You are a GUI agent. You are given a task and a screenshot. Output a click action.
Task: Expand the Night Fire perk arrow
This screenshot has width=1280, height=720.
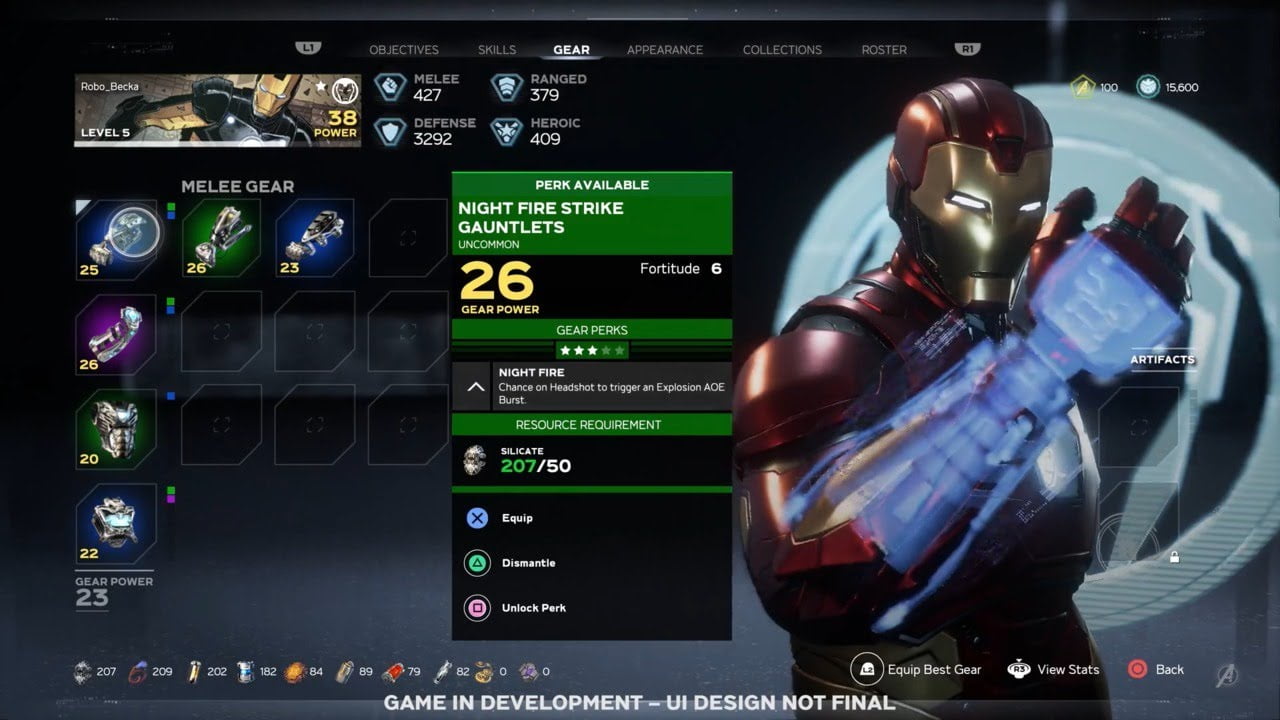[x=476, y=386]
